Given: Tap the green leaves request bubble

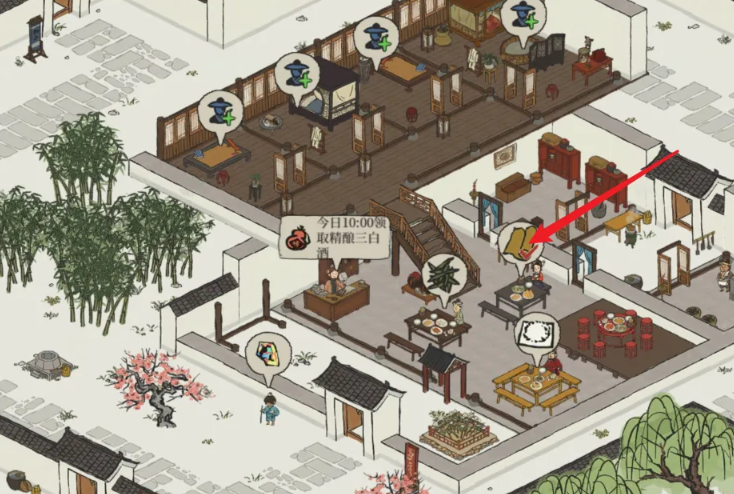Looking at the screenshot, I should (442, 274).
